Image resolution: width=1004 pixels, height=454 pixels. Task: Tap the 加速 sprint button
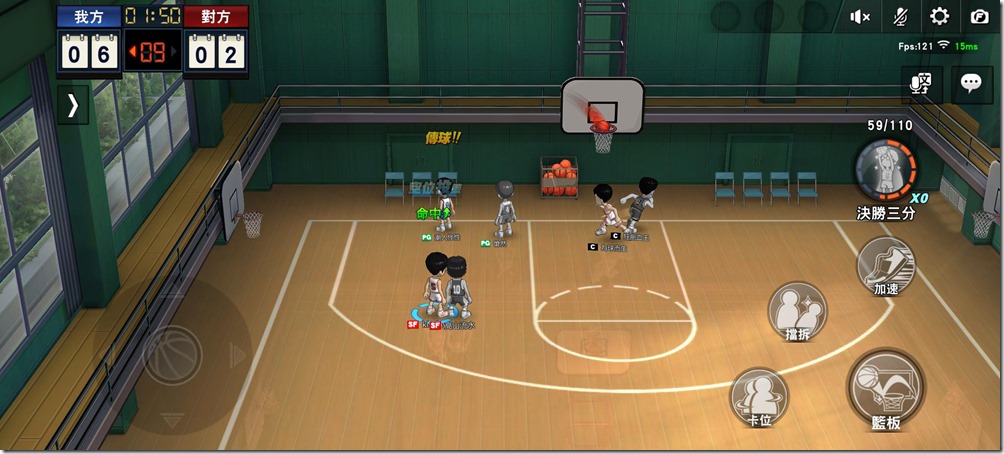point(886,265)
